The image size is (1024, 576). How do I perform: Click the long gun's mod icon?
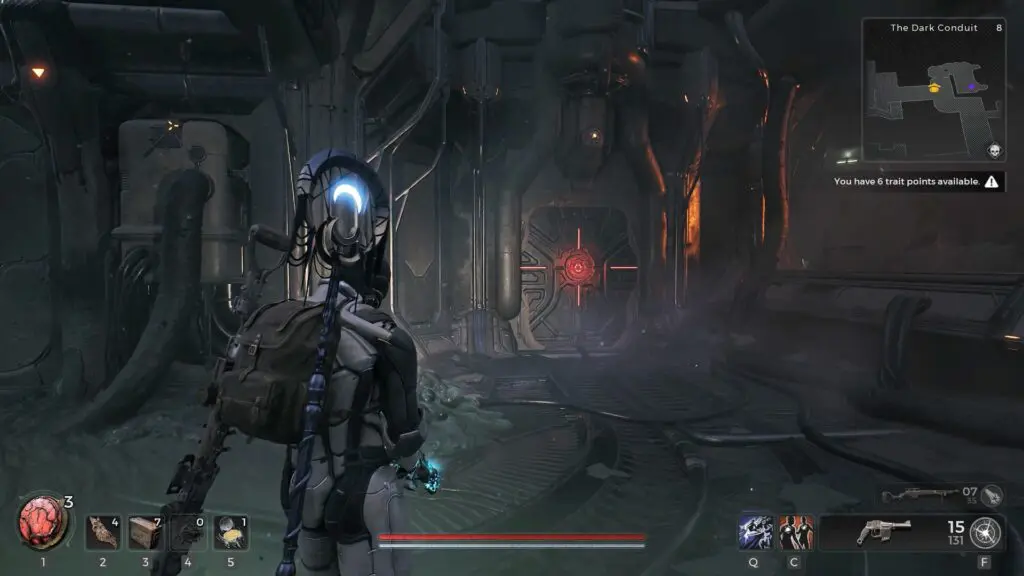991,494
